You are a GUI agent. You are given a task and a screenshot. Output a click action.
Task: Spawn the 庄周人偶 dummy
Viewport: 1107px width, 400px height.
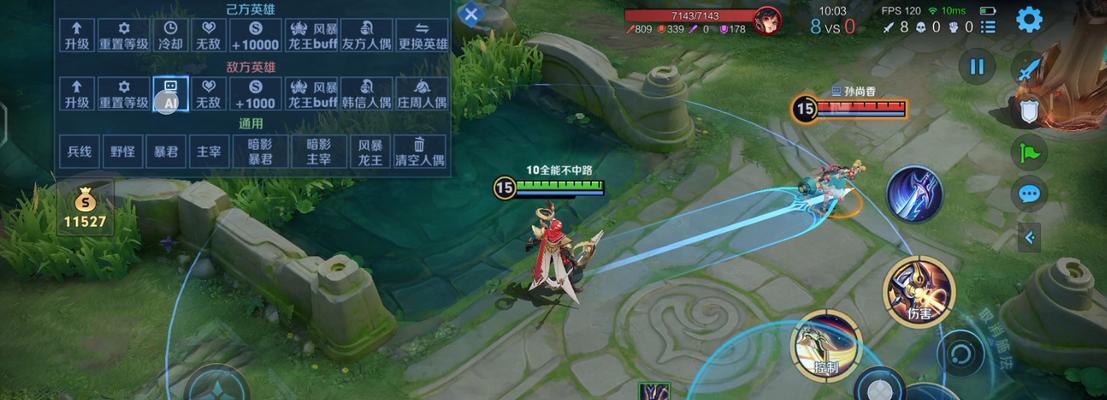[421, 94]
